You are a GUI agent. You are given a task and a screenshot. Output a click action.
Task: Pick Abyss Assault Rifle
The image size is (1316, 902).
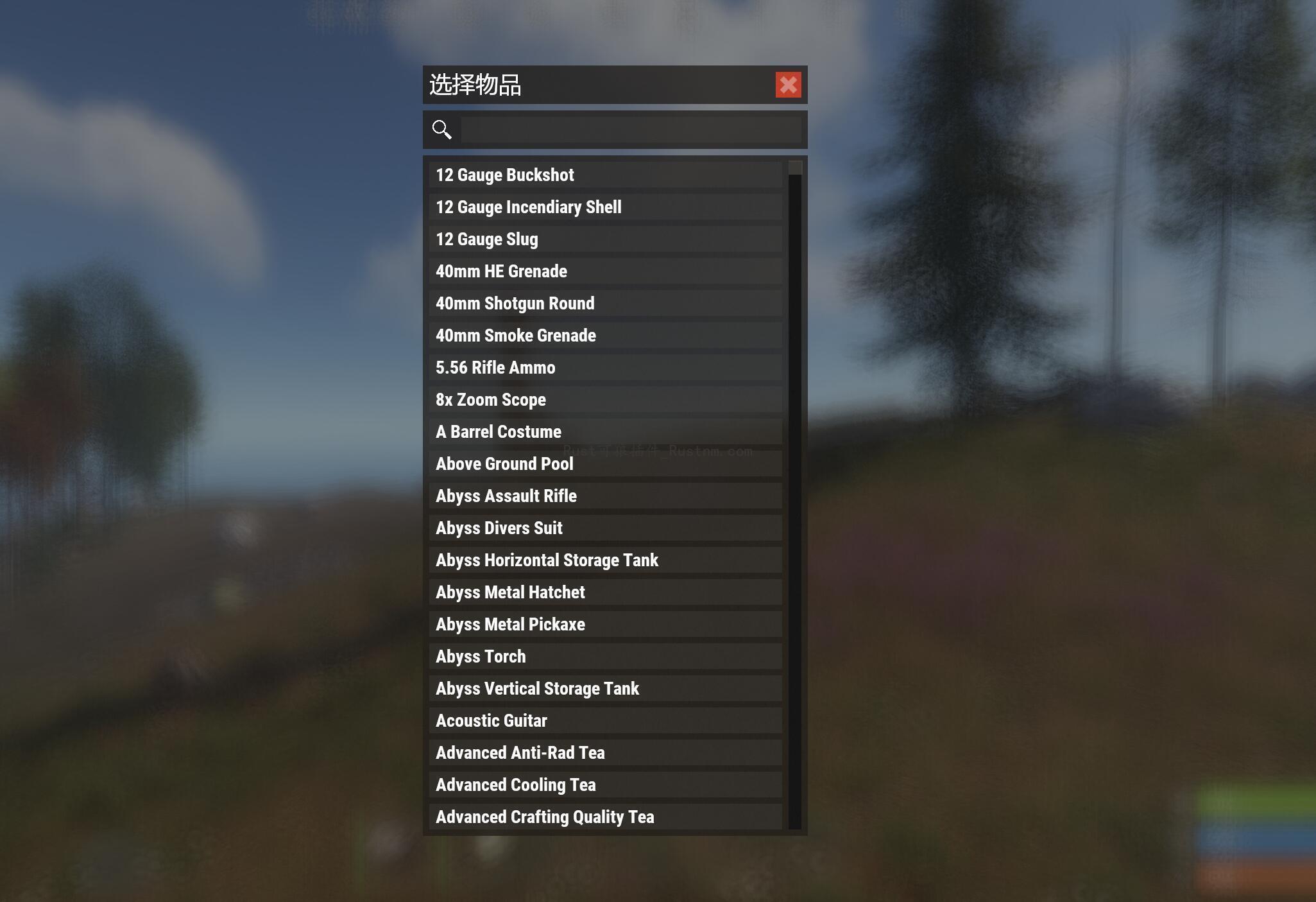pyautogui.click(x=605, y=496)
